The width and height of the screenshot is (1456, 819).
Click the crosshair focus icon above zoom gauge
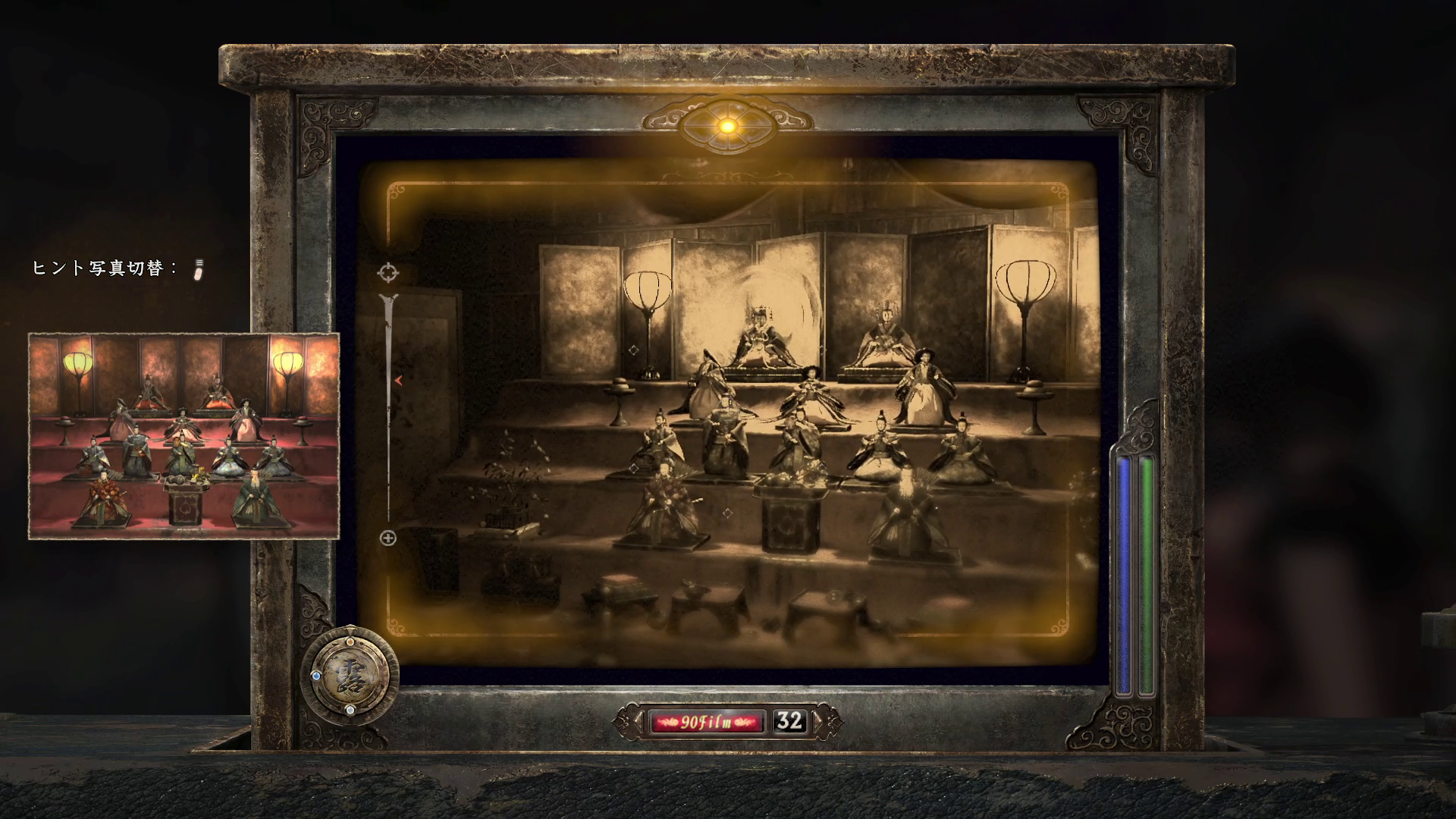388,272
